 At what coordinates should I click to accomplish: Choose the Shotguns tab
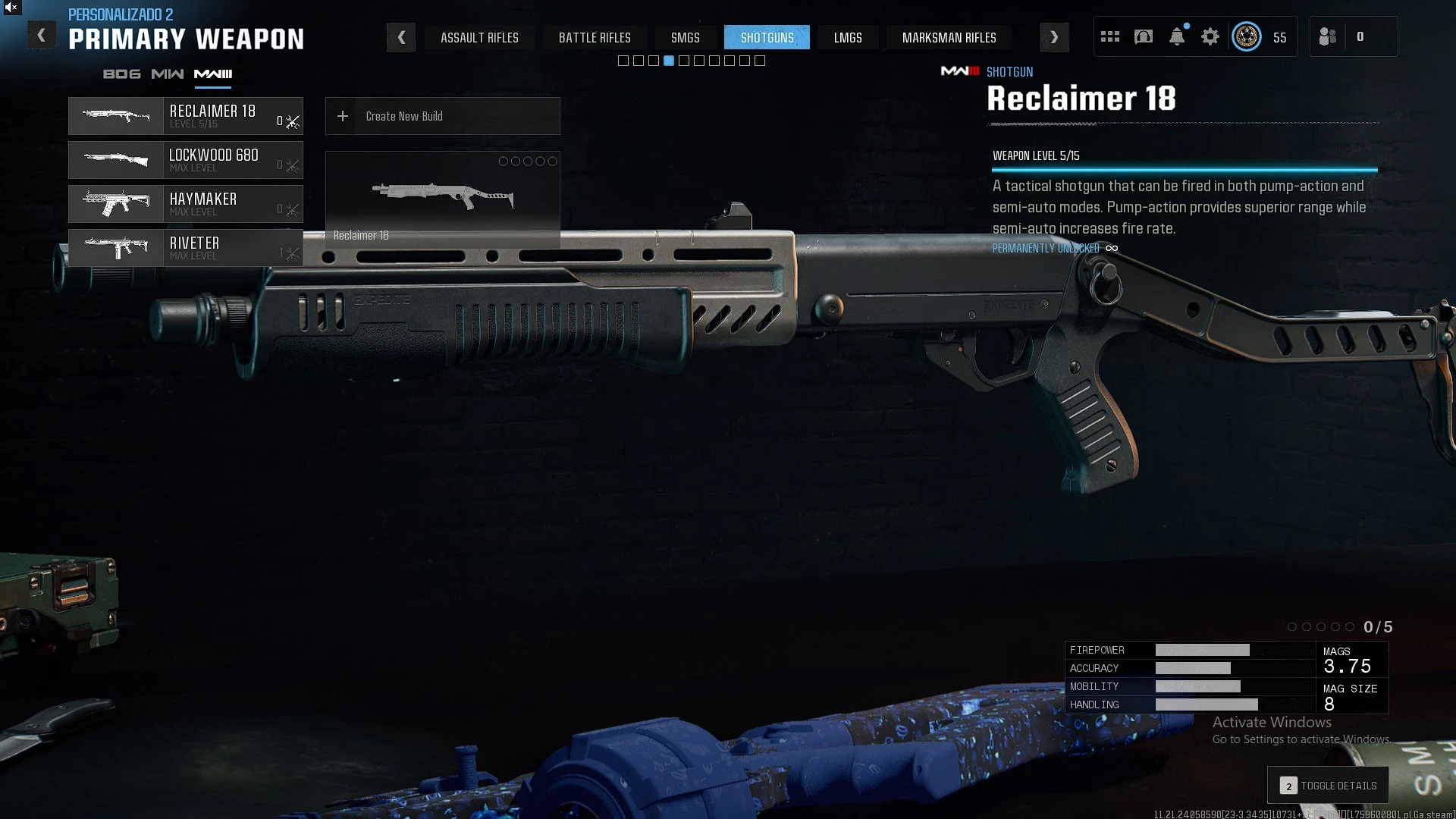[x=767, y=37]
